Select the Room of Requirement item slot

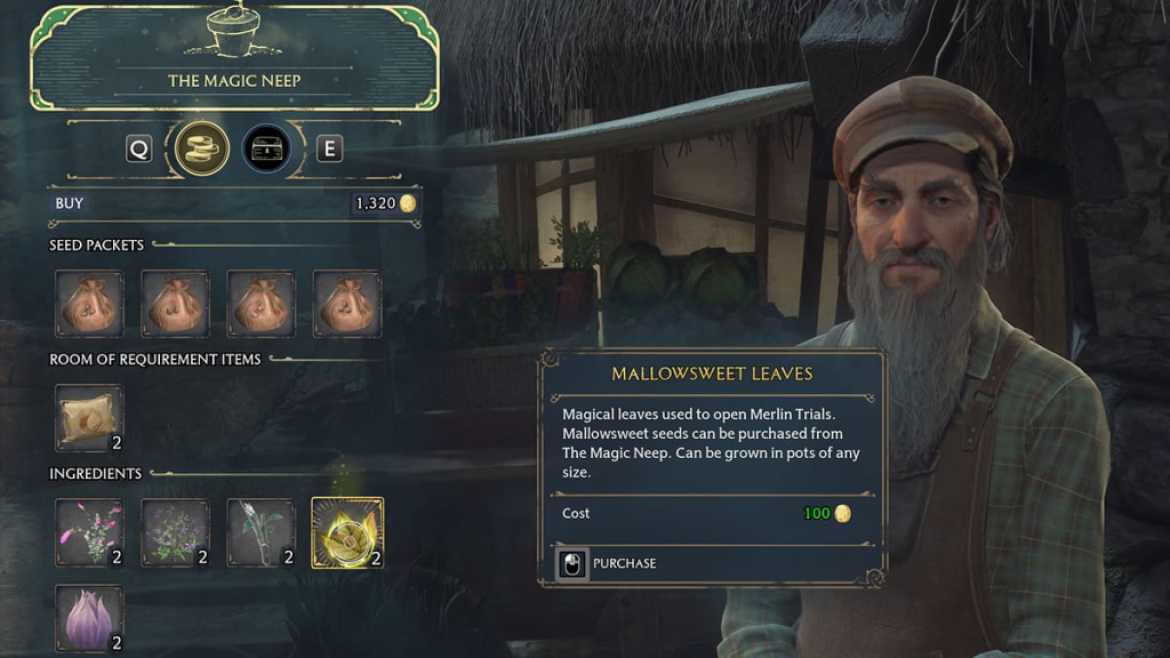pos(89,418)
